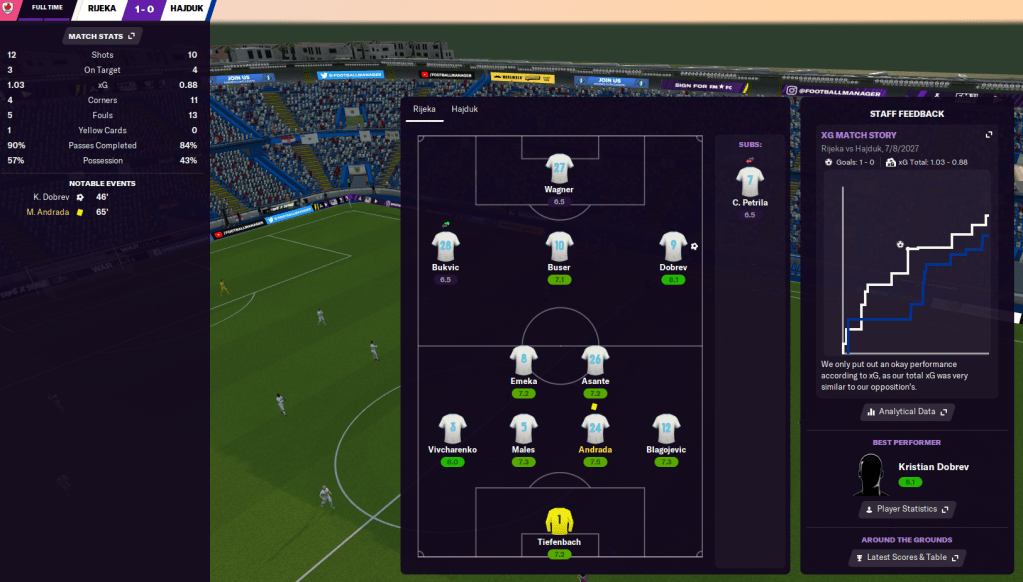Viewport: 1023px width, 582px height.
Task: Pick Bukvic on the left wing
Action: (445, 246)
